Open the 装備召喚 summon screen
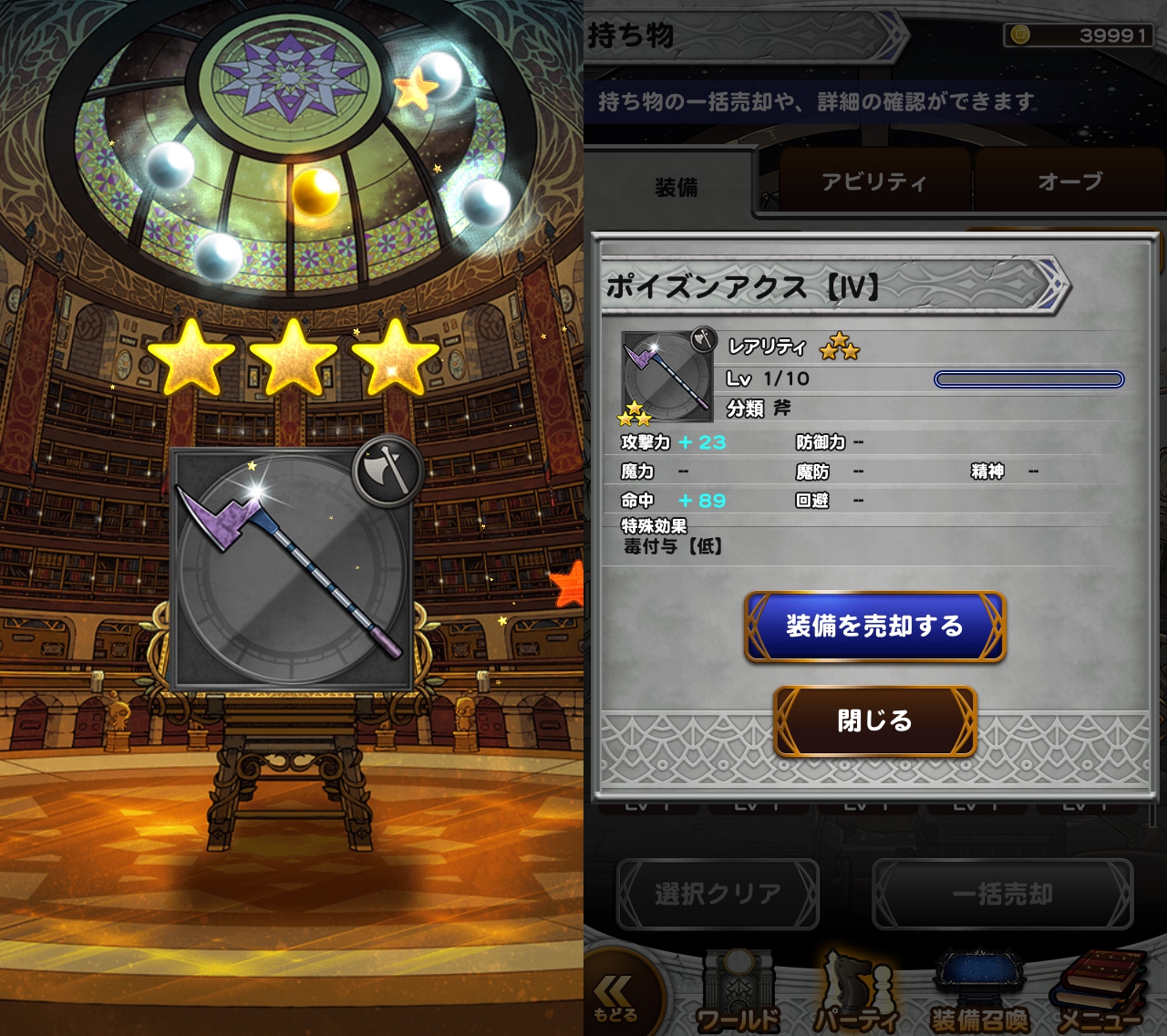 (x=979, y=996)
